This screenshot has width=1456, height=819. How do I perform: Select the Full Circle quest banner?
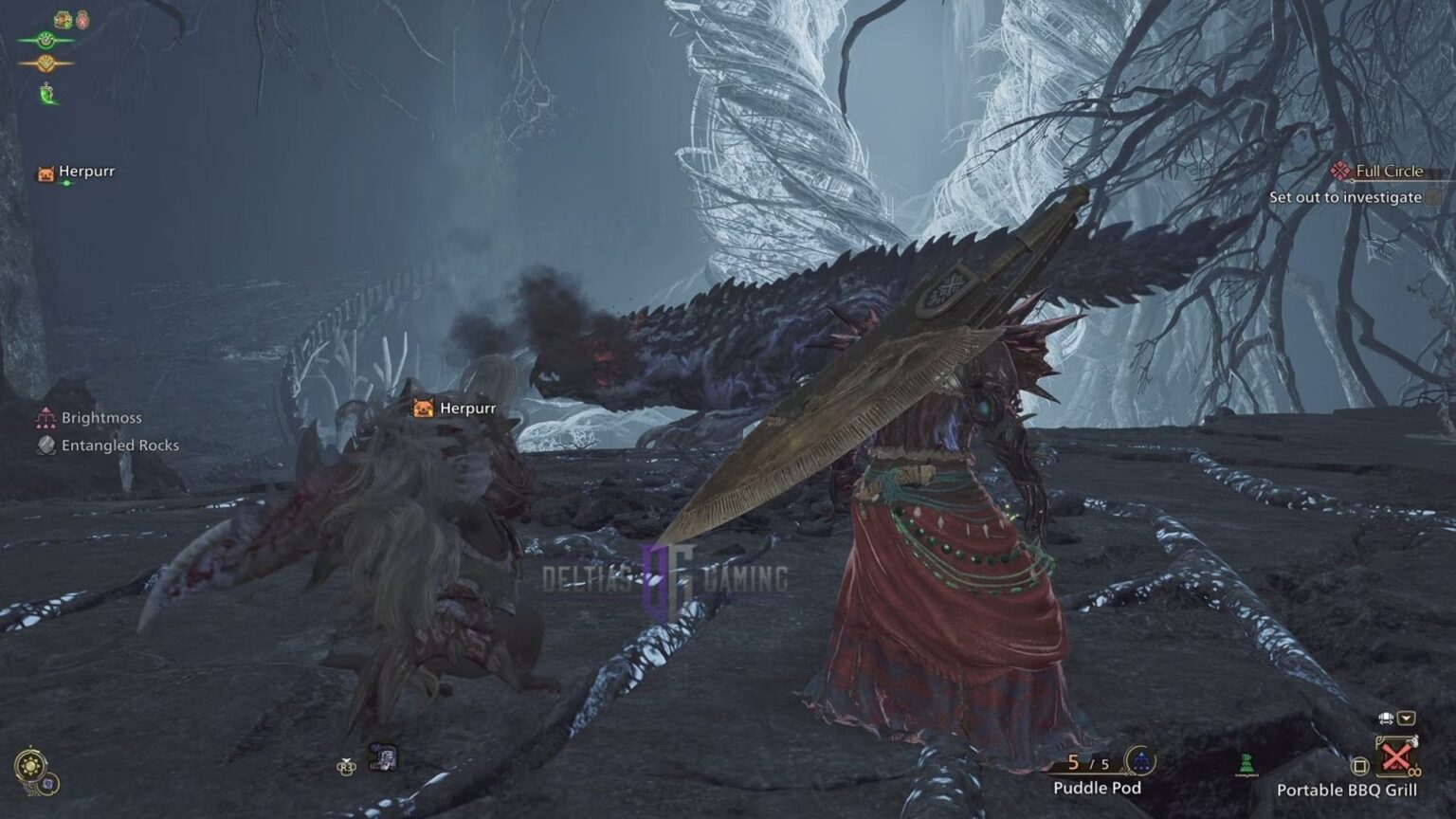pos(1389,171)
